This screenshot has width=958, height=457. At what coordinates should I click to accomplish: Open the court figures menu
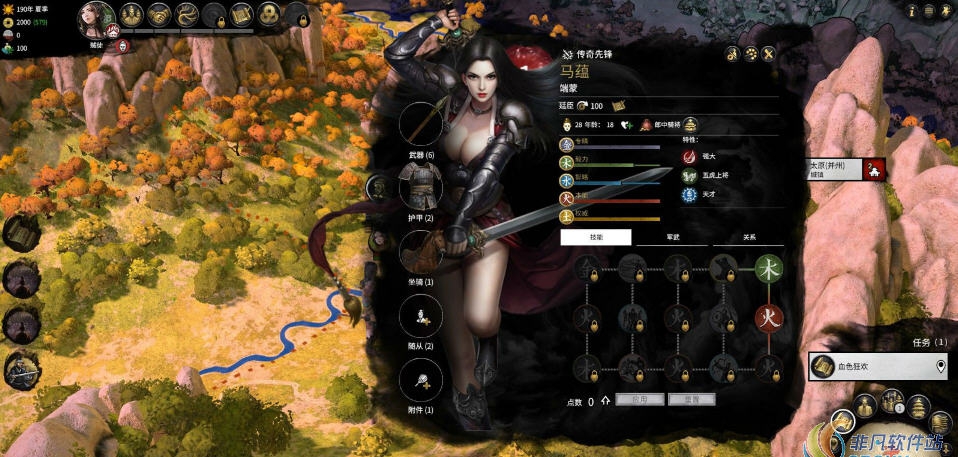point(132,14)
